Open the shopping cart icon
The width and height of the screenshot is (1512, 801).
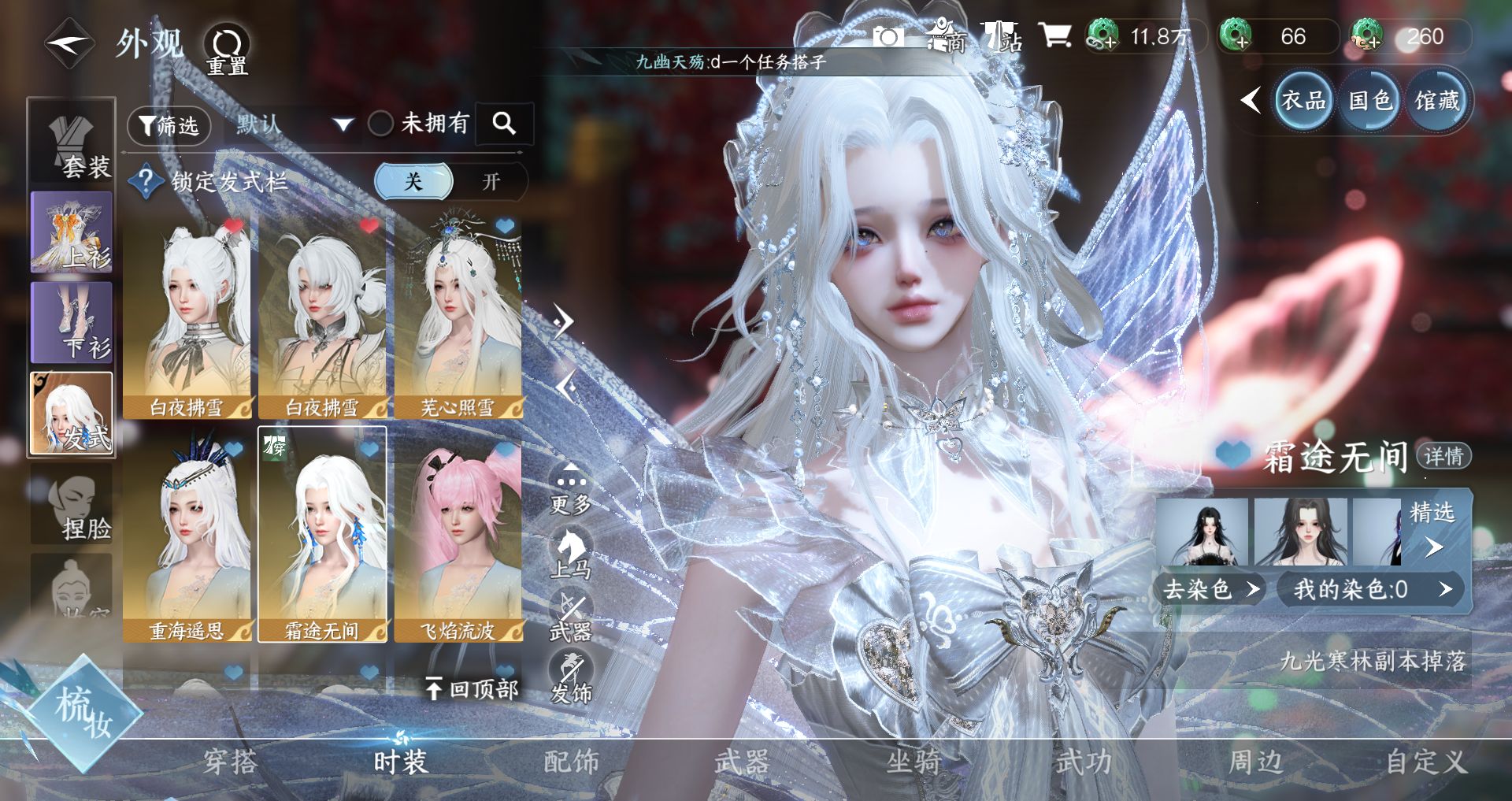tap(1054, 35)
